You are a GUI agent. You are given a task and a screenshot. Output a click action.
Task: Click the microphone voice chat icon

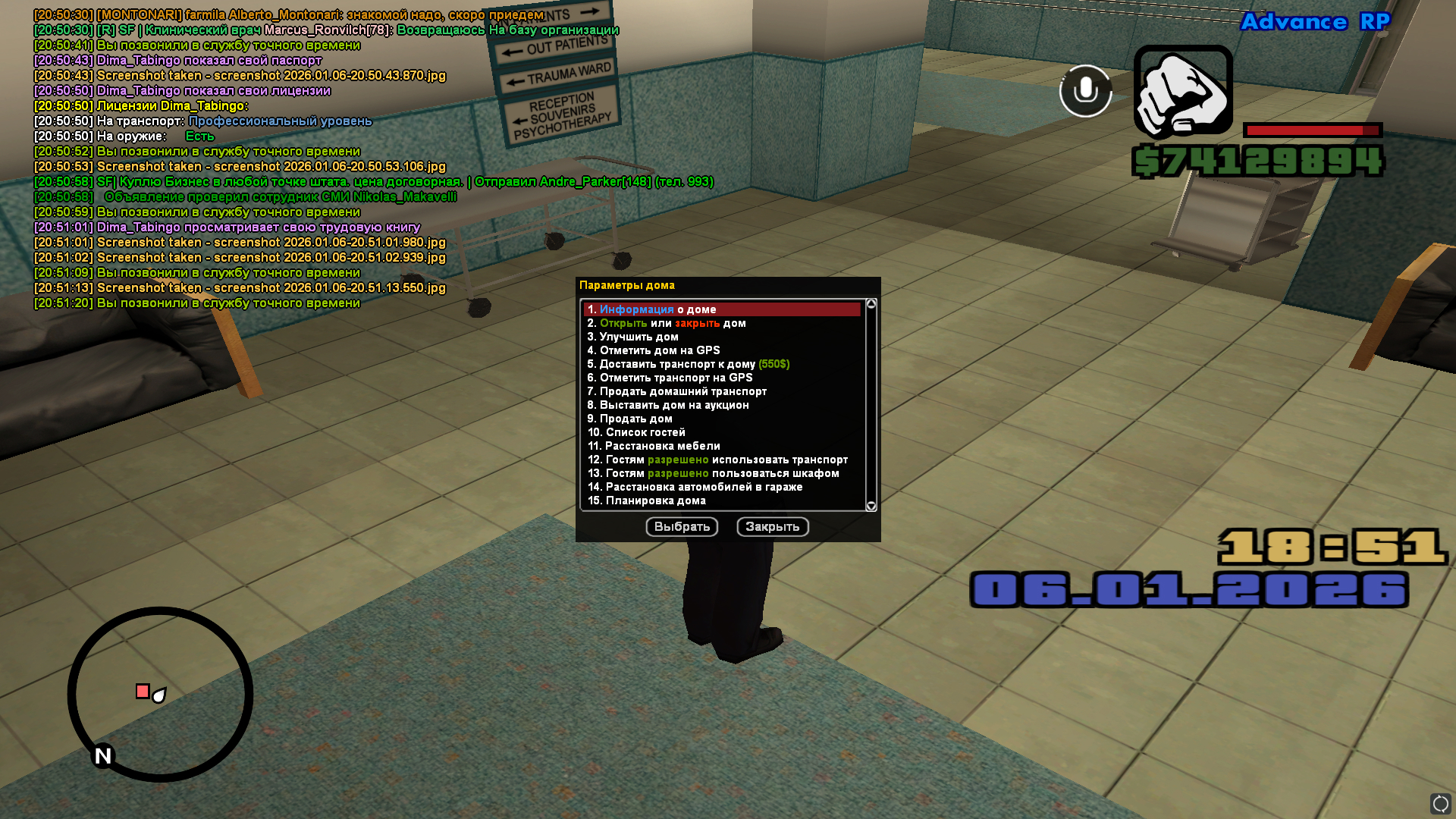click(1085, 91)
